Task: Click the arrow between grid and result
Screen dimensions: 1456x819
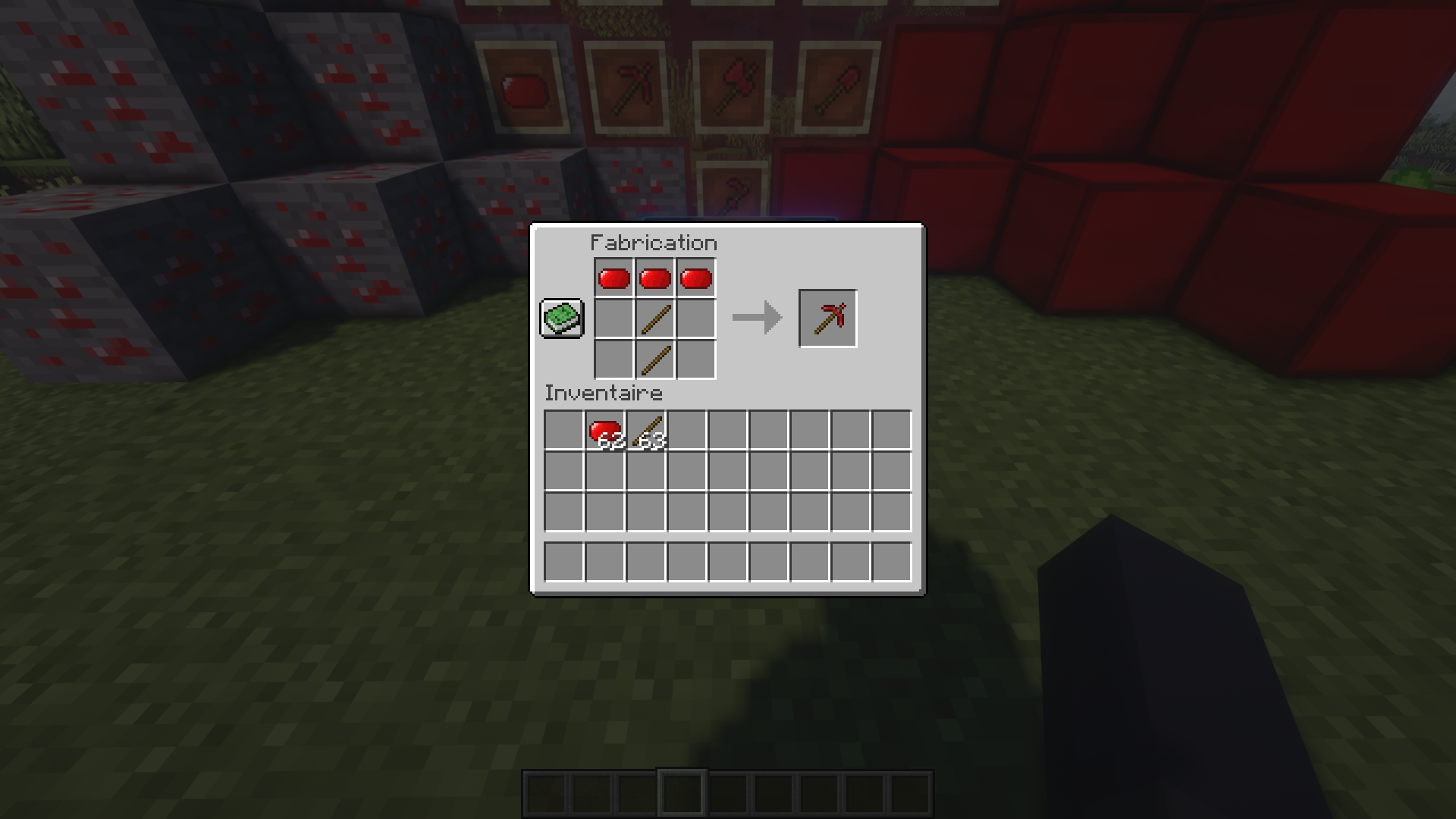Action: point(756,318)
